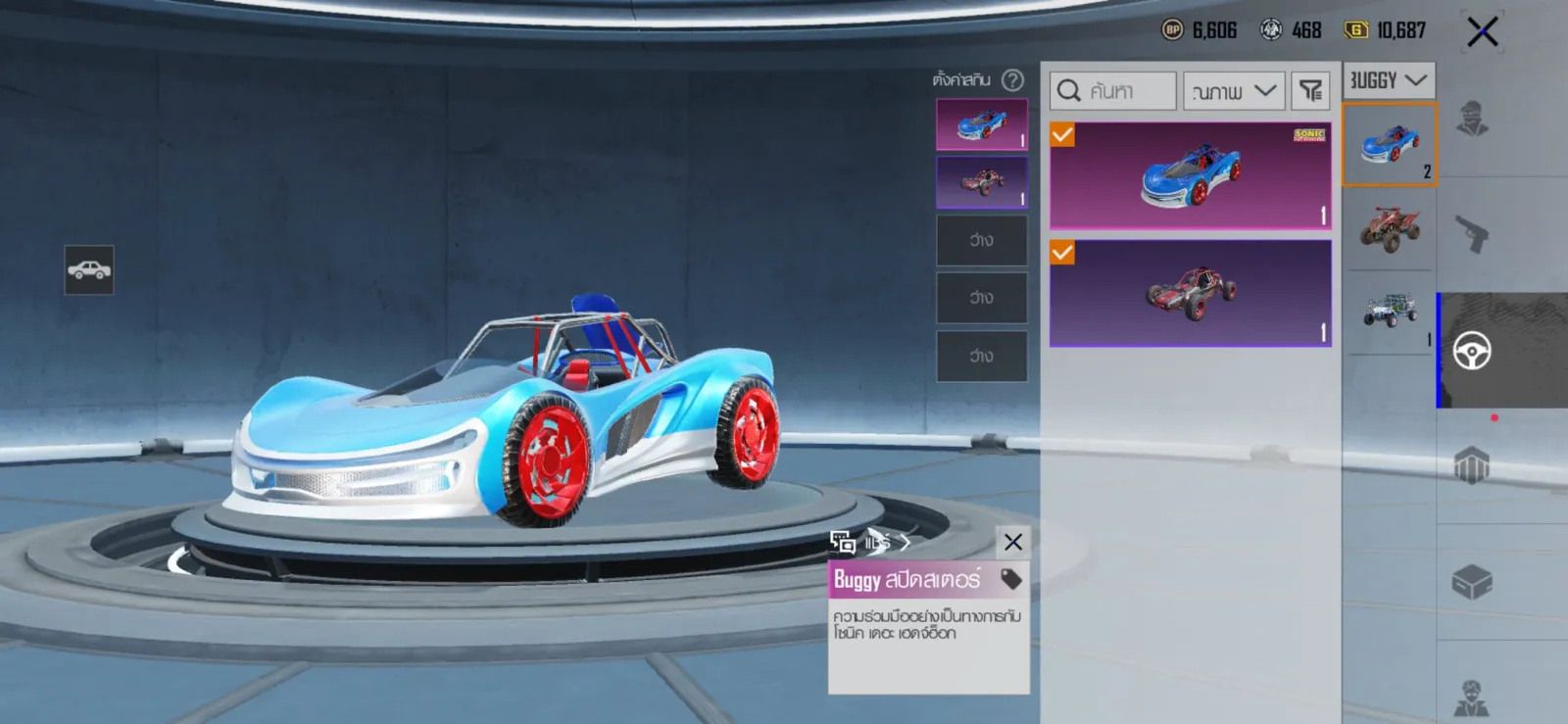Choose the green-white UTV vehicle
This screenshot has height=724, width=1568.
tap(1389, 312)
